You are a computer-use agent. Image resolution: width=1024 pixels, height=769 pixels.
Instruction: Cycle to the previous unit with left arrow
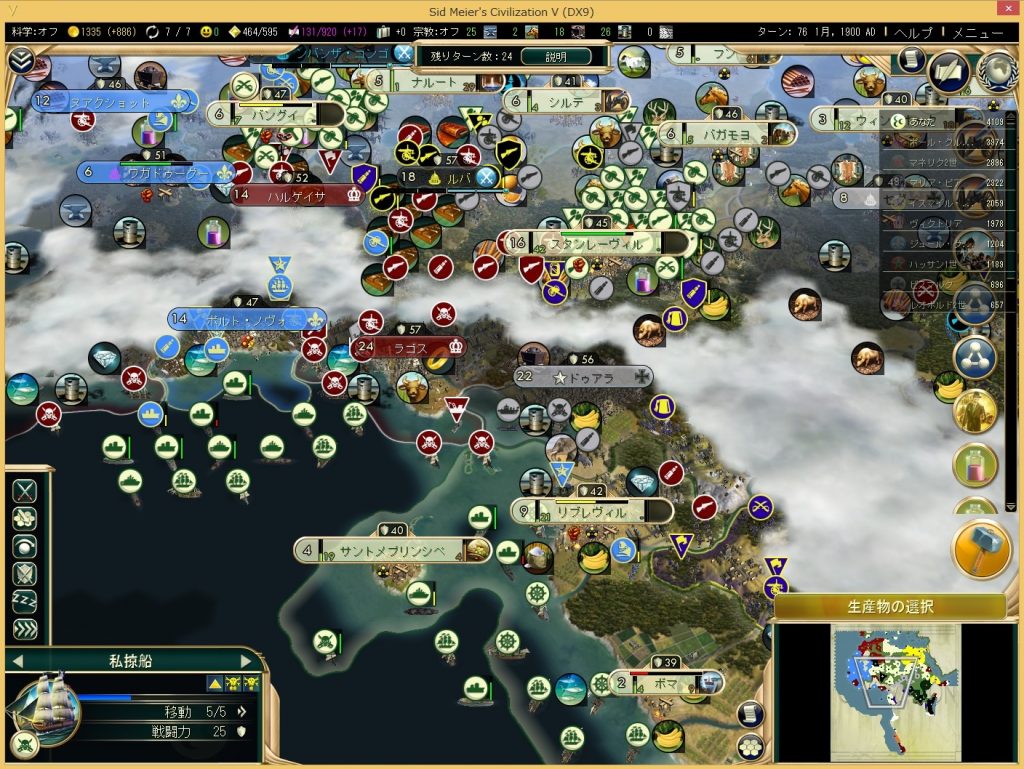(17, 659)
